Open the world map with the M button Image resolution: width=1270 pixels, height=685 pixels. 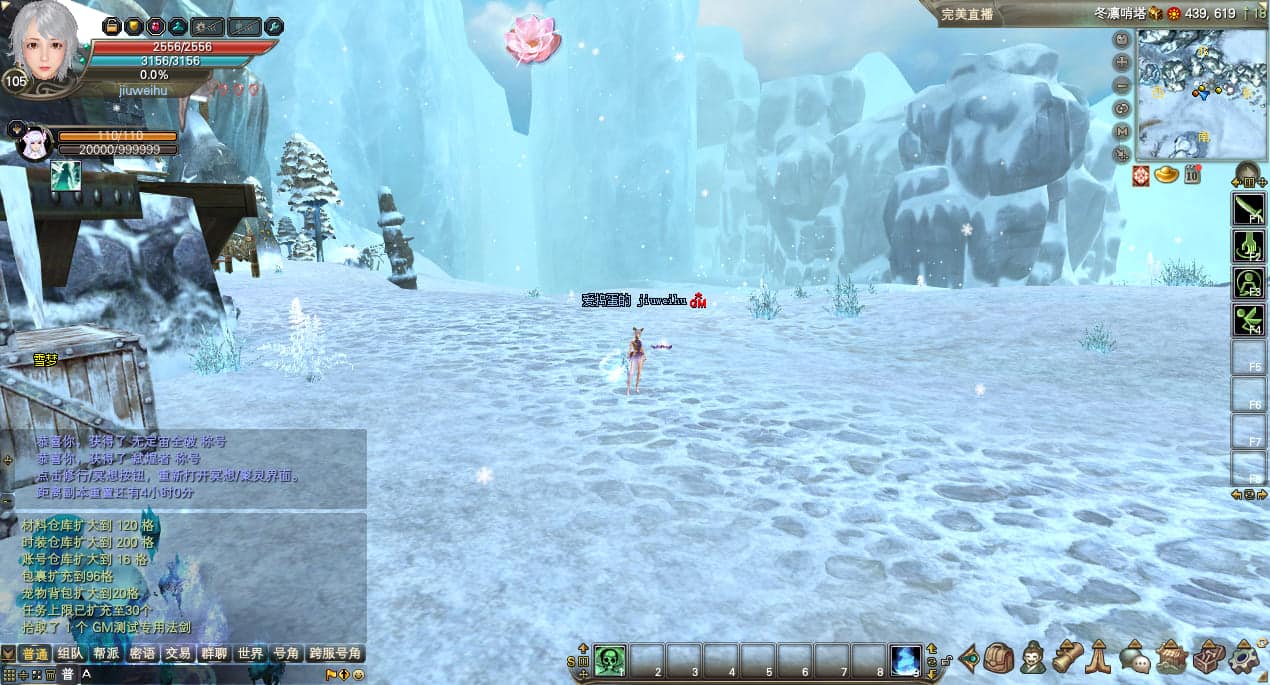(1122, 131)
